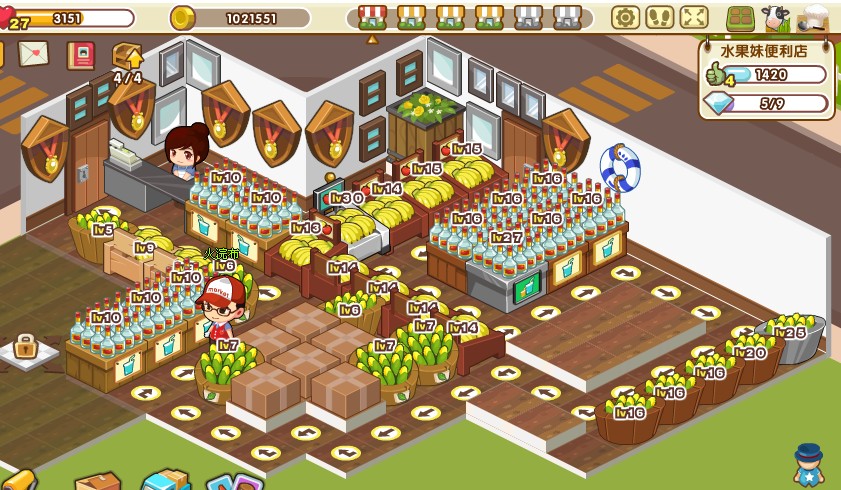The height and width of the screenshot is (490, 841).
Task: Open the cardboard box icon
Action: click(97, 482)
